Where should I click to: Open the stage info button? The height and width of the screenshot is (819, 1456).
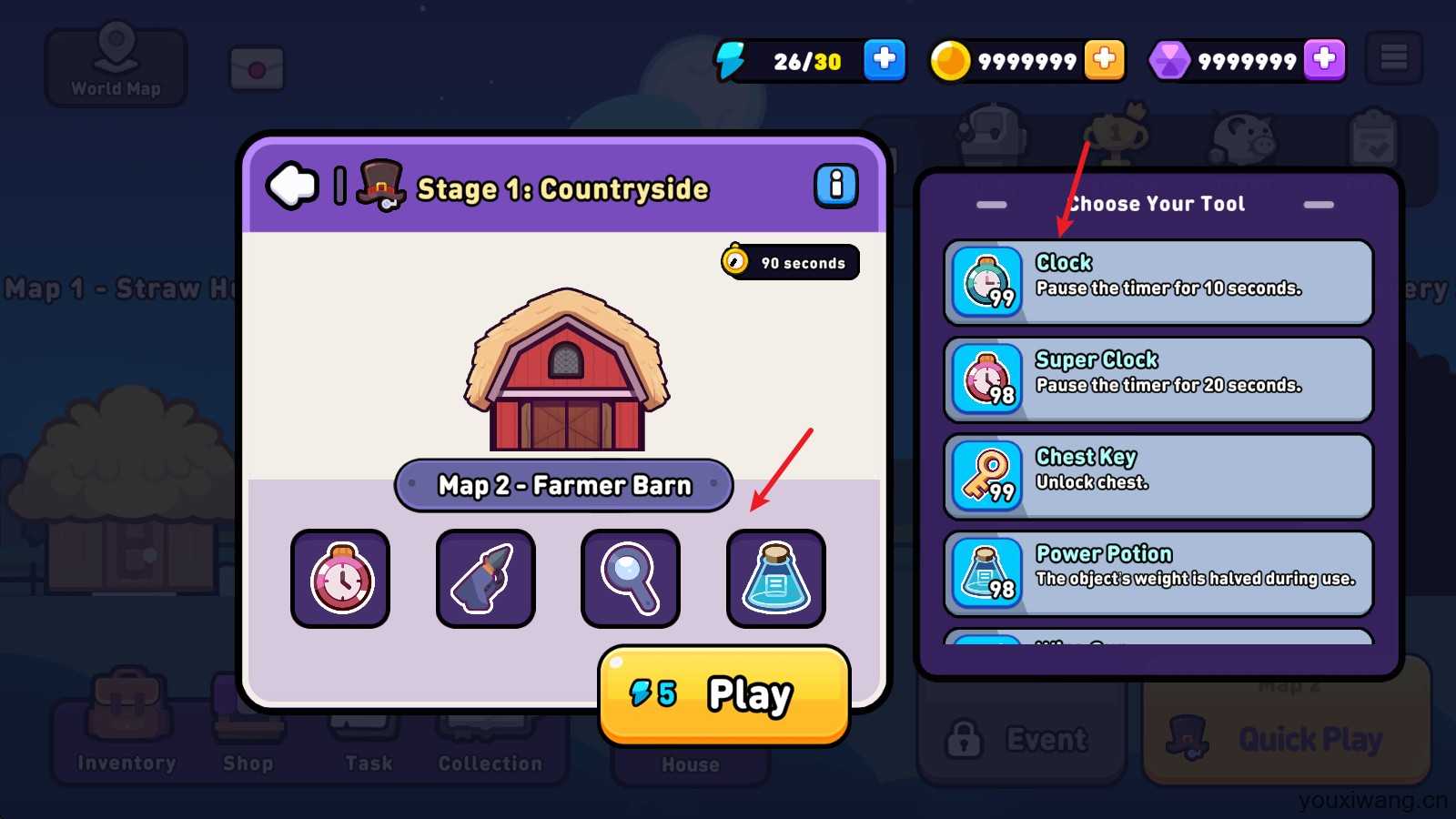[x=835, y=186]
